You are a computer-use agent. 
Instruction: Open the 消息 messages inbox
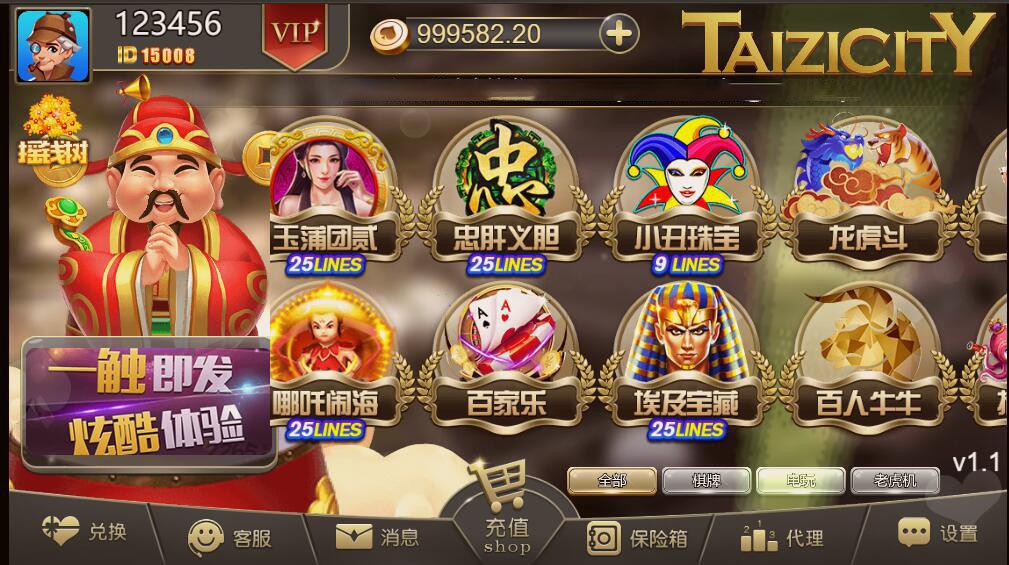tap(378, 537)
